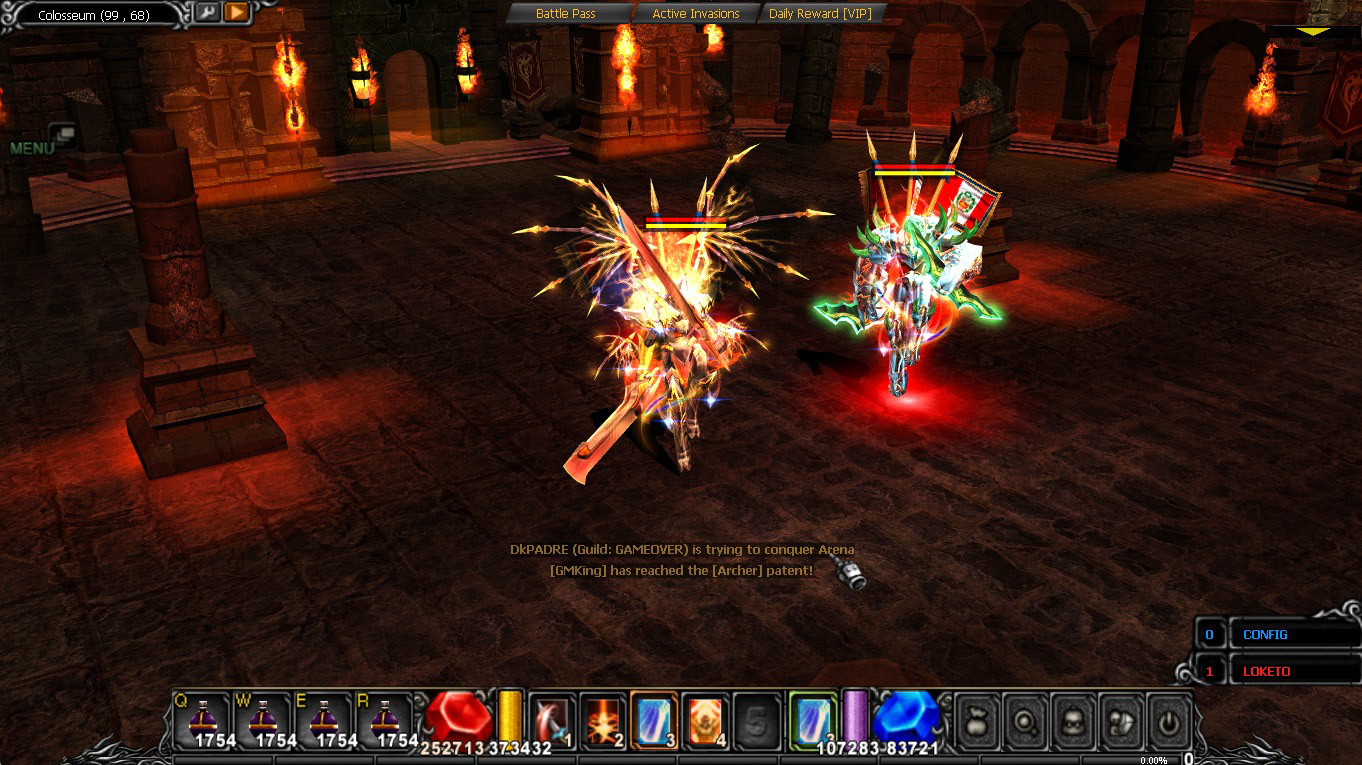Open the green MENU button
The image size is (1362, 765).
[40, 144]
